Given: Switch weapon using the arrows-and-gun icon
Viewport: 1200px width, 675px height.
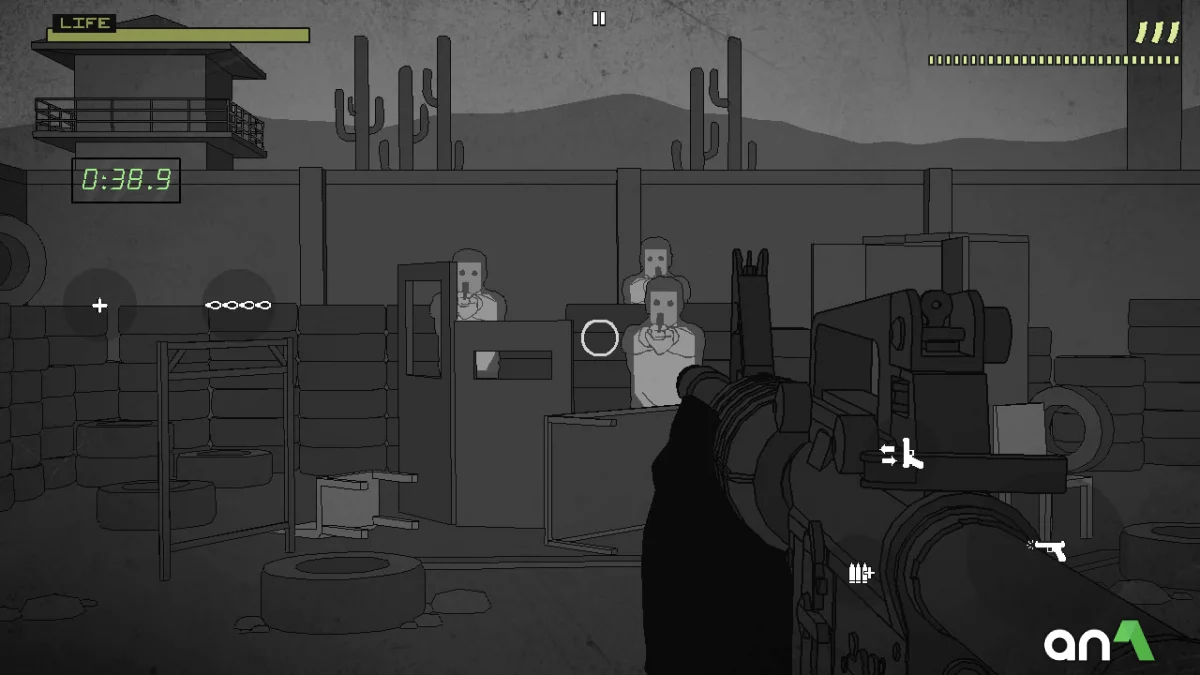Looking at the screenshot, I should pos(902,455).
